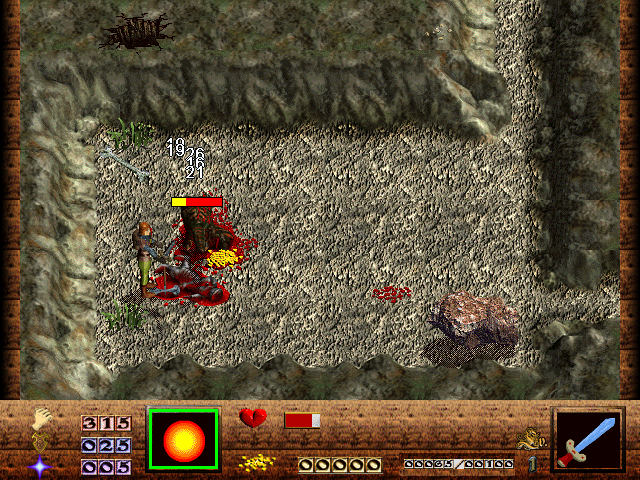Image resolution: width=640 pixels, height=480 pixels.
Task: Click the armor defense icon
Action: click(40, 441)
